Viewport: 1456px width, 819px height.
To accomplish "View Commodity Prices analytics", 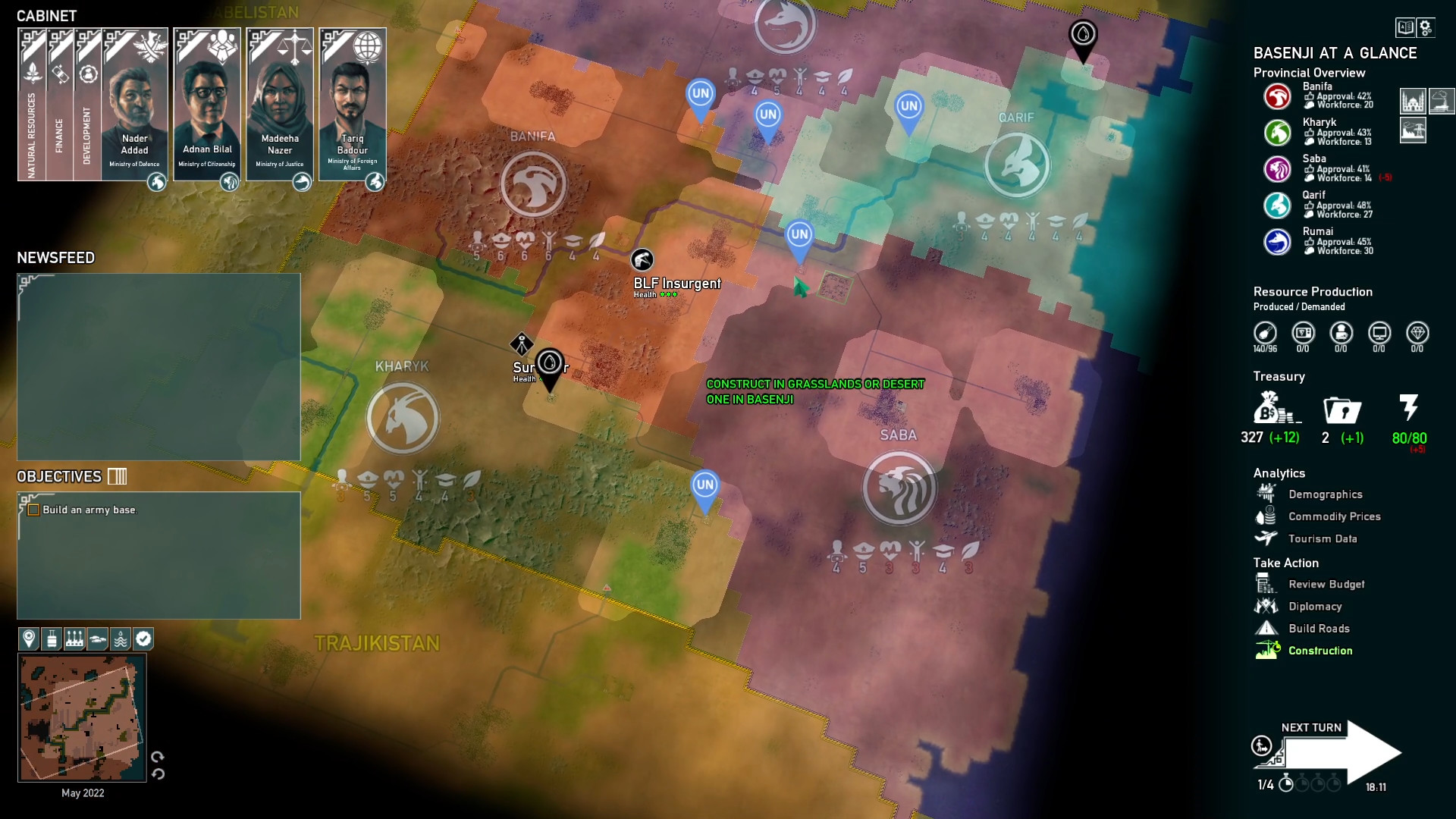I will 1334,516.
